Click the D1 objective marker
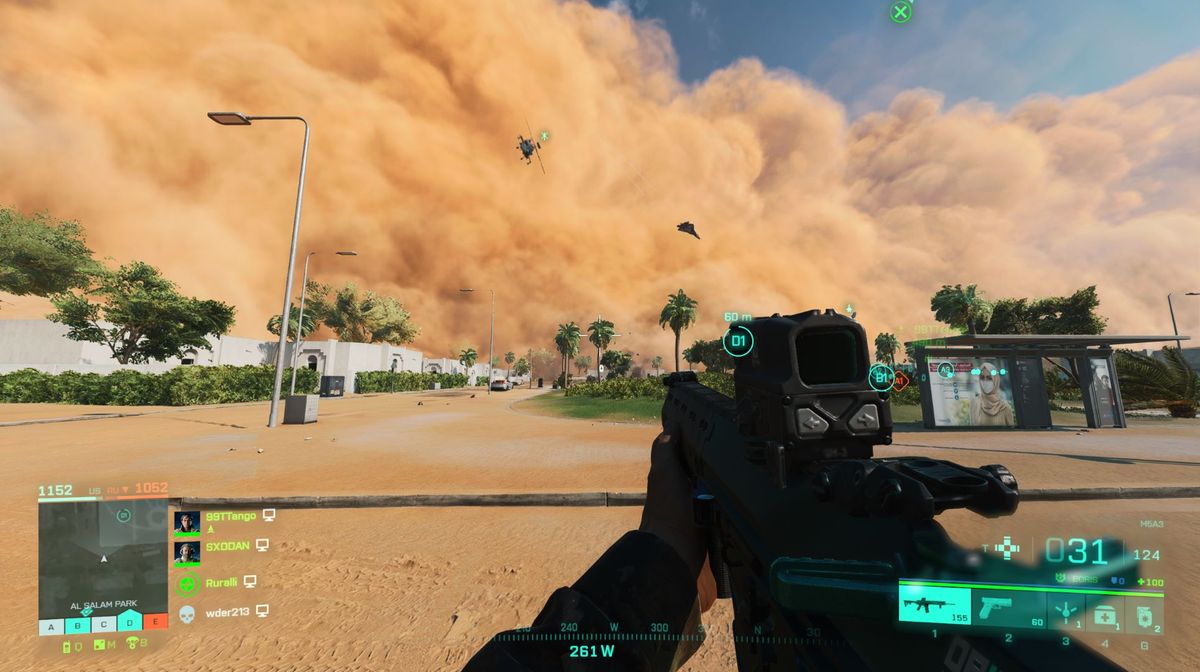This screenshot has height=672, width=1200. tap(738, 342)
